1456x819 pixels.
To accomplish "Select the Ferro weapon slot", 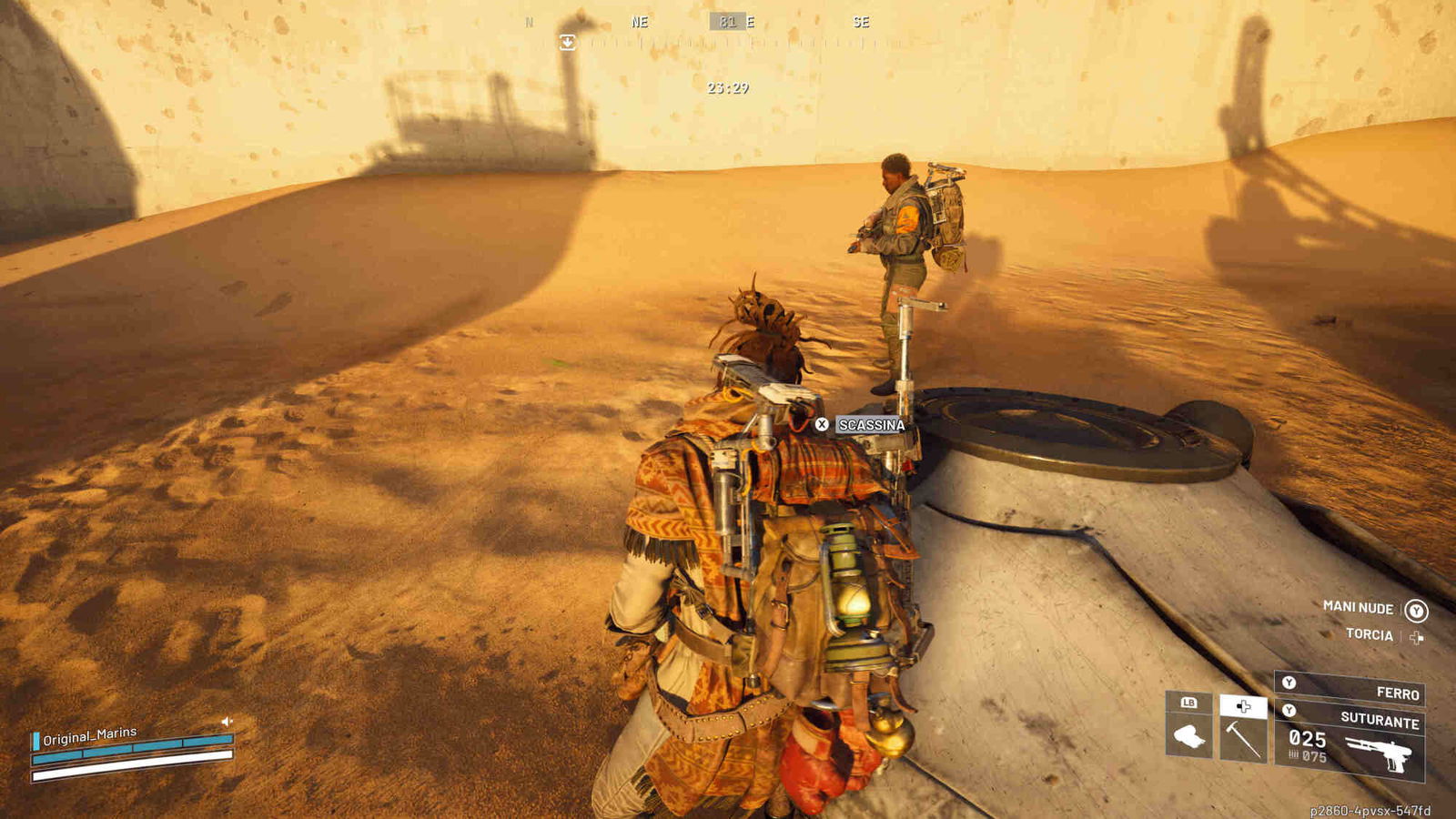I will pyautogui.click(x=1350, y=689).
